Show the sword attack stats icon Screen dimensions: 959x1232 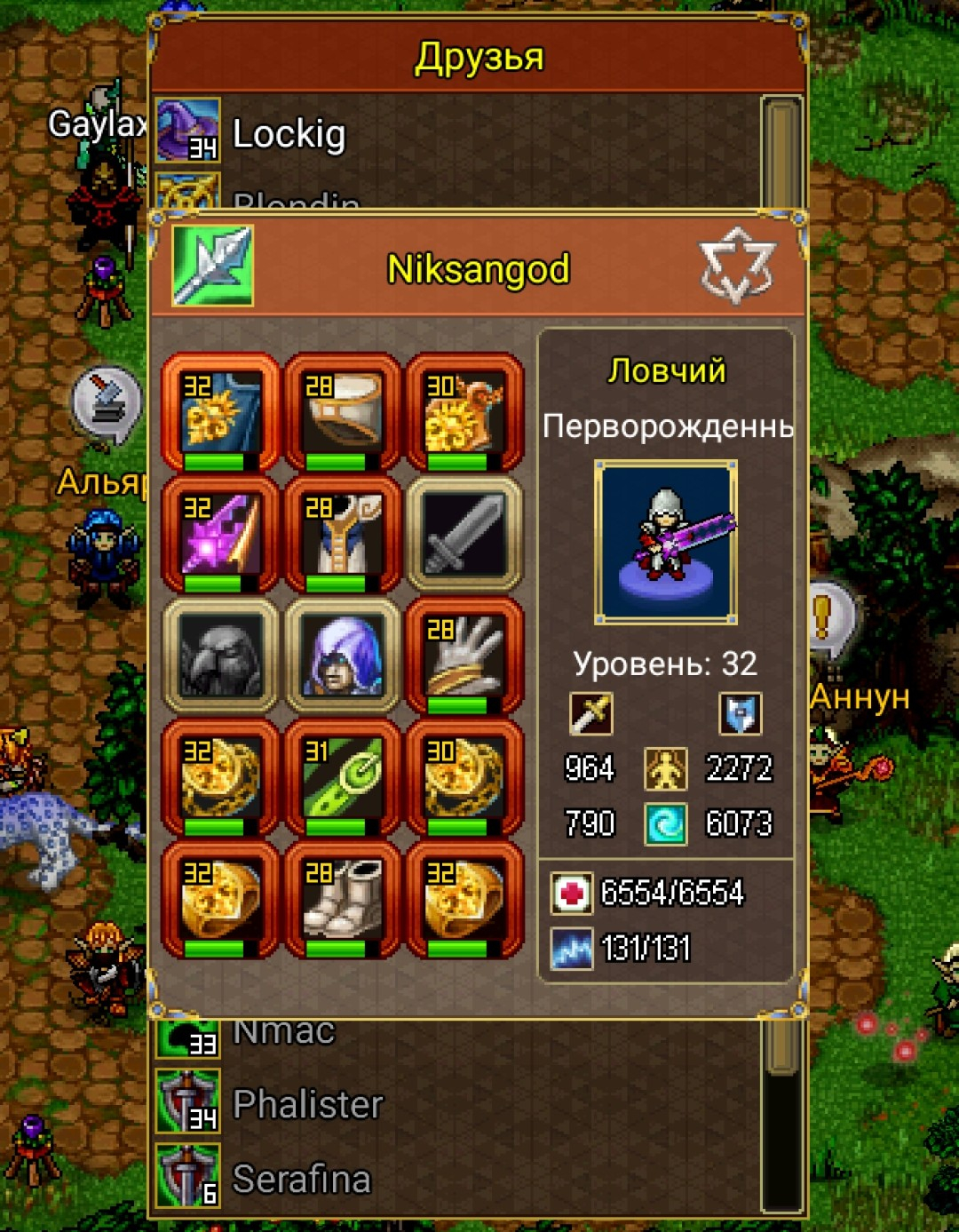click(590, 712)
